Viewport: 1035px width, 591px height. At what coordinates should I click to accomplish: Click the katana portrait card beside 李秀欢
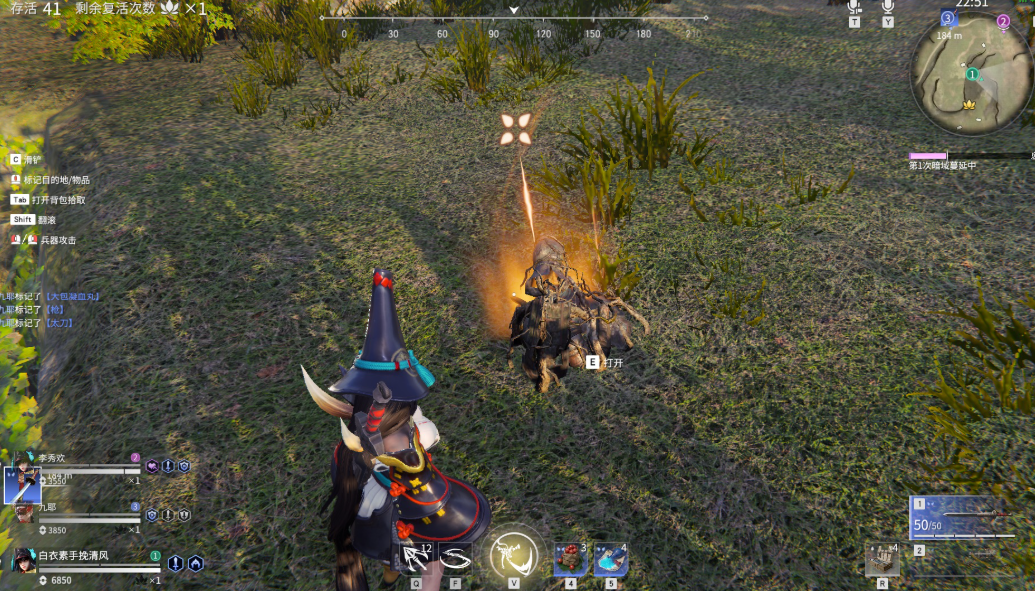[x=22, y=484]
